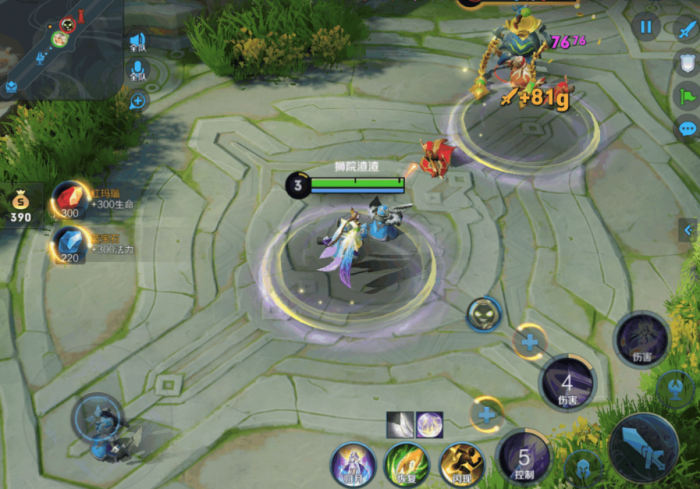The width and height of the screenshot is (700, 489).
Task: Tap the minimap in the corner
Action: [x=60, y=48]
